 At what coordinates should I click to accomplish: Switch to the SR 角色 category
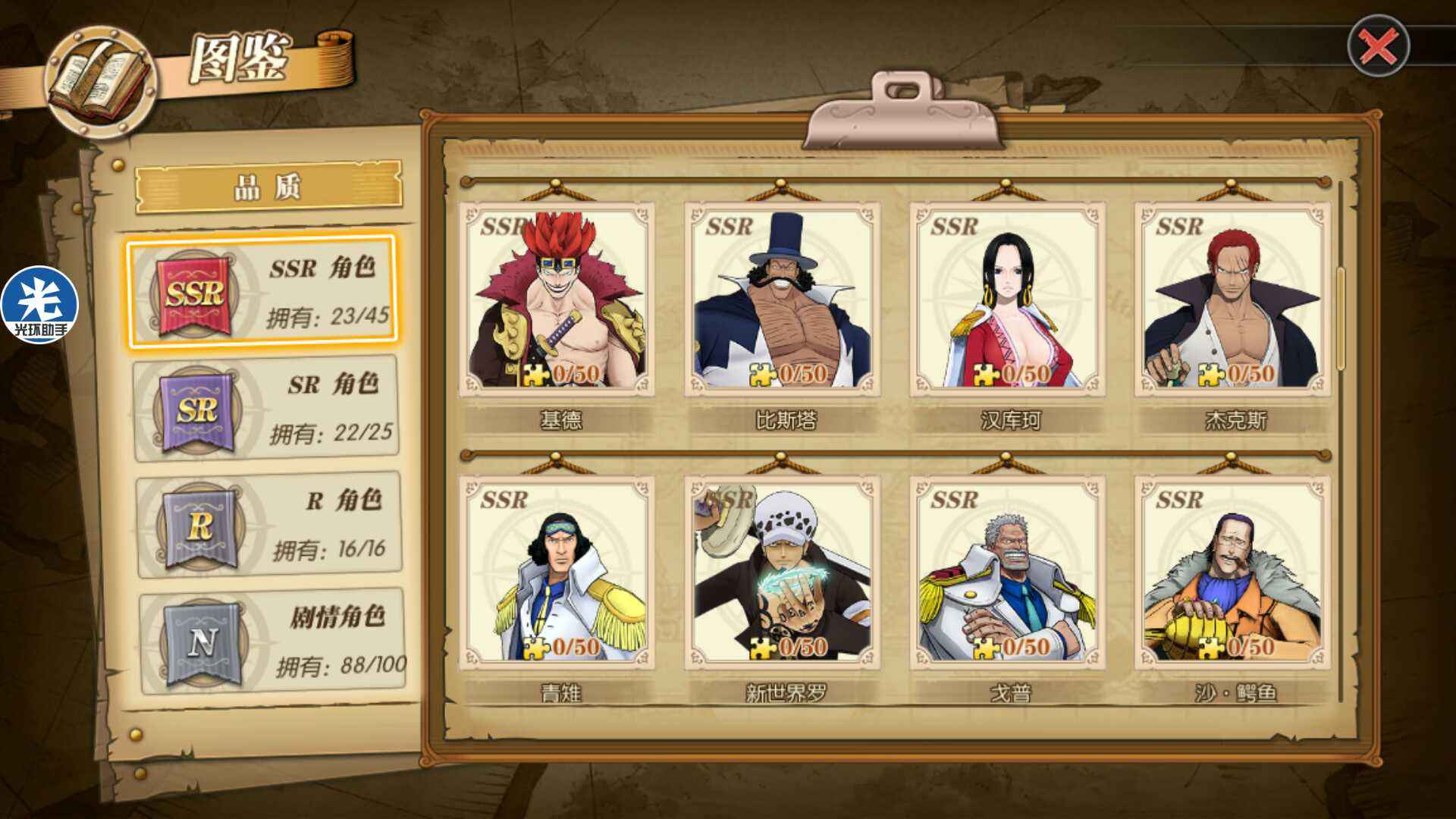pos(266,409)
